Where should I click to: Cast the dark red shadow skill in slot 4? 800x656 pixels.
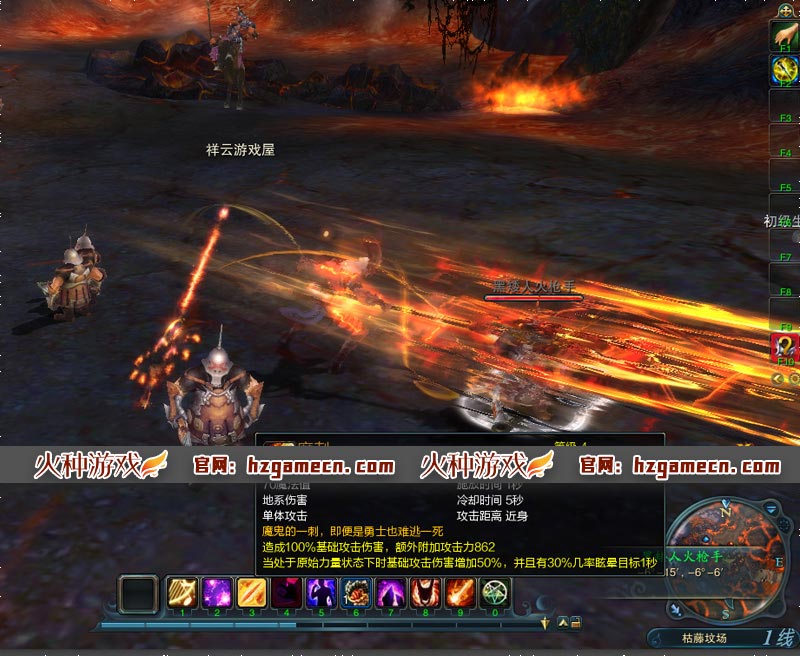287,594
